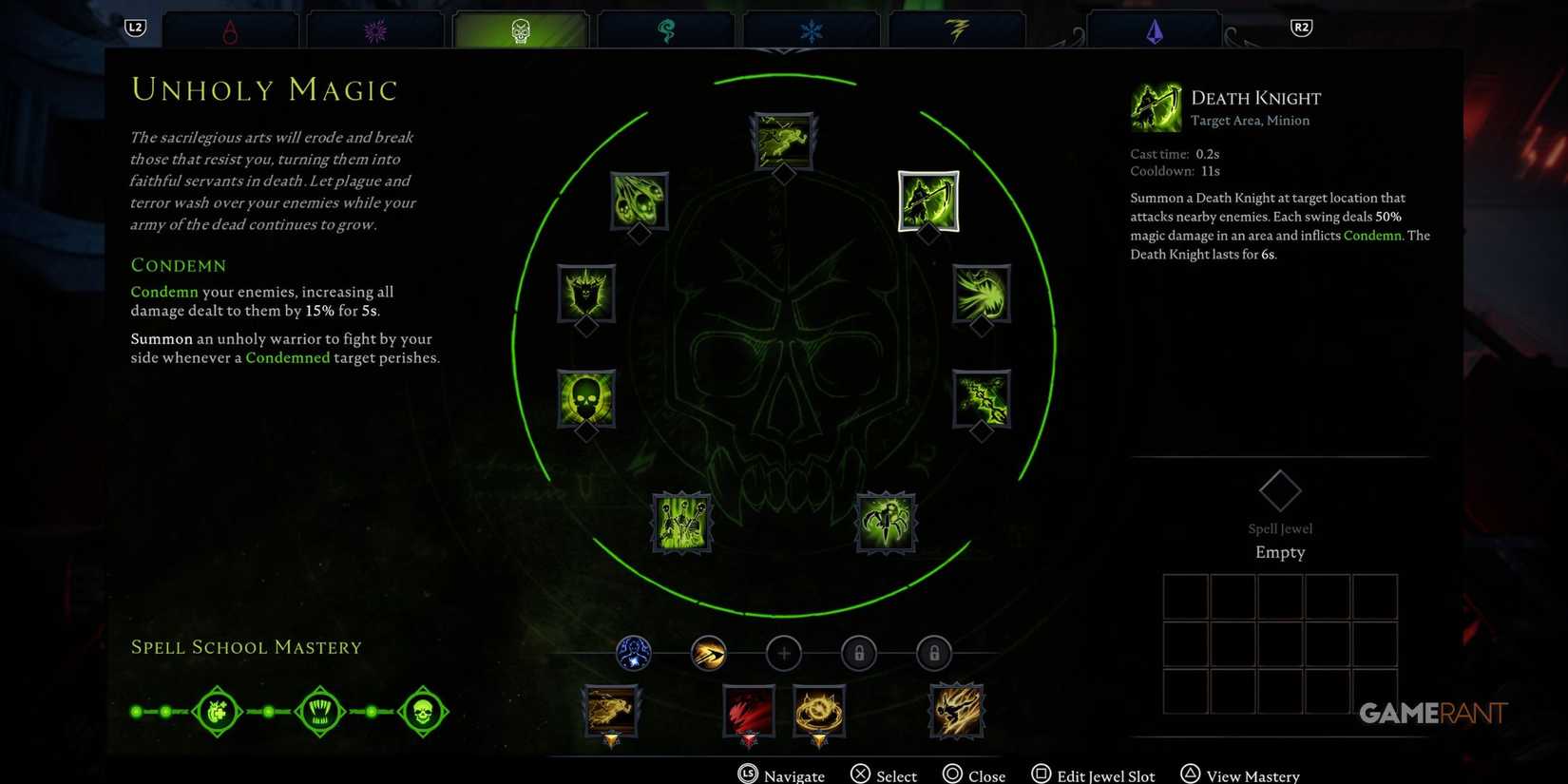Expand the locked fourth equipped spell slot
Screen dimensions: 1568x784
[x=858, y=653]
